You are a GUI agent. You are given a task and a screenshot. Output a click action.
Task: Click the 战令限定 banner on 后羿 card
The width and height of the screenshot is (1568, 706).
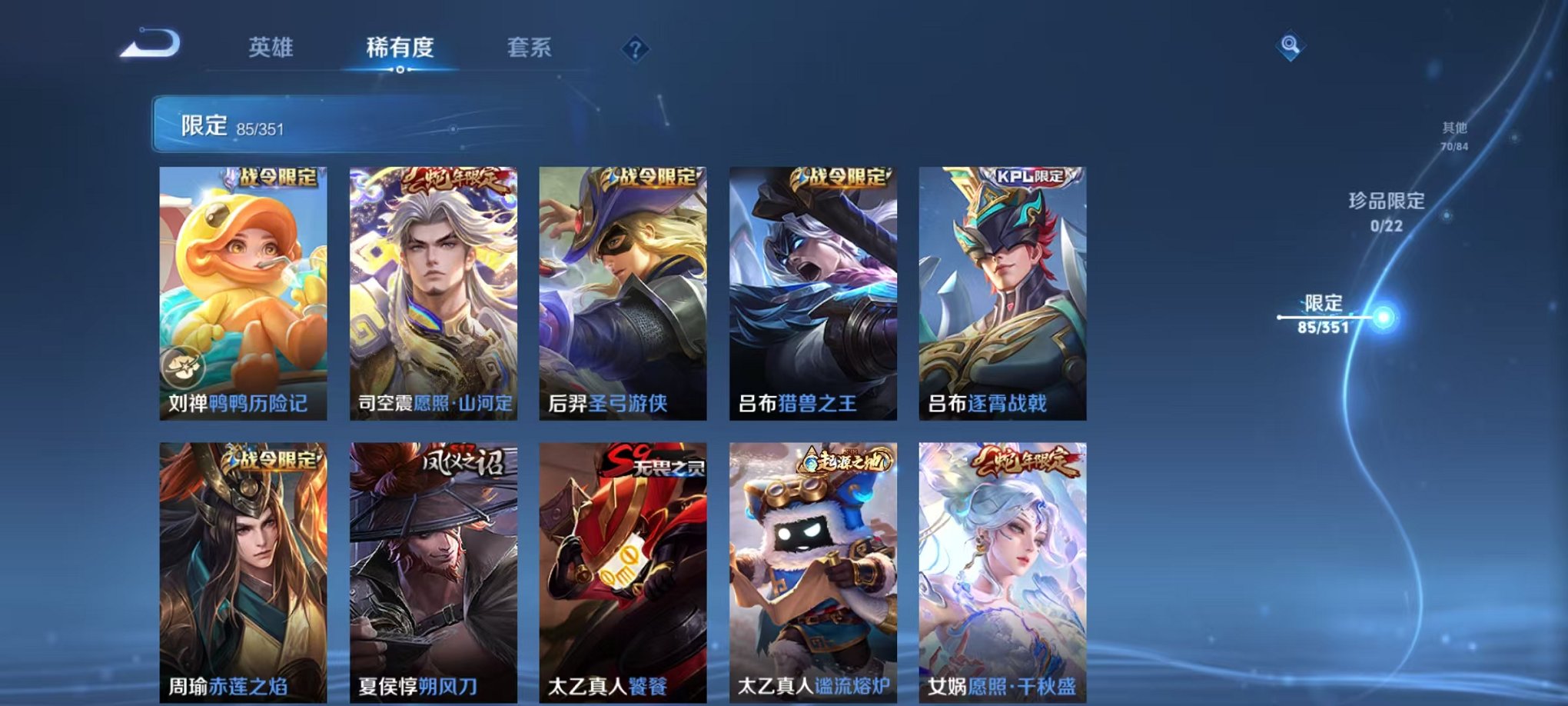[x=652, y=178]
